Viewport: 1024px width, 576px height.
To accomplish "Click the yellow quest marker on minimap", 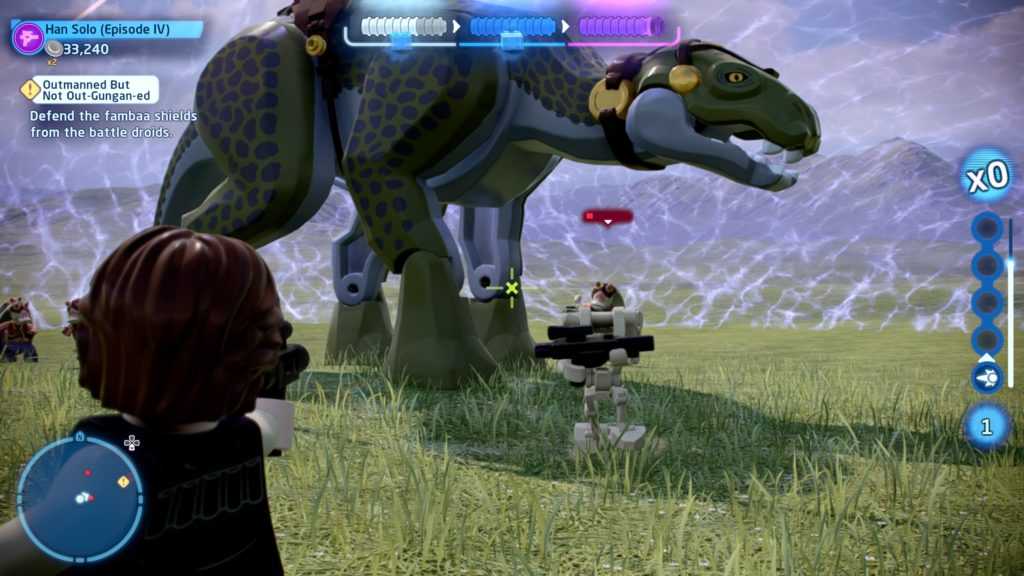I will point(123,482).
